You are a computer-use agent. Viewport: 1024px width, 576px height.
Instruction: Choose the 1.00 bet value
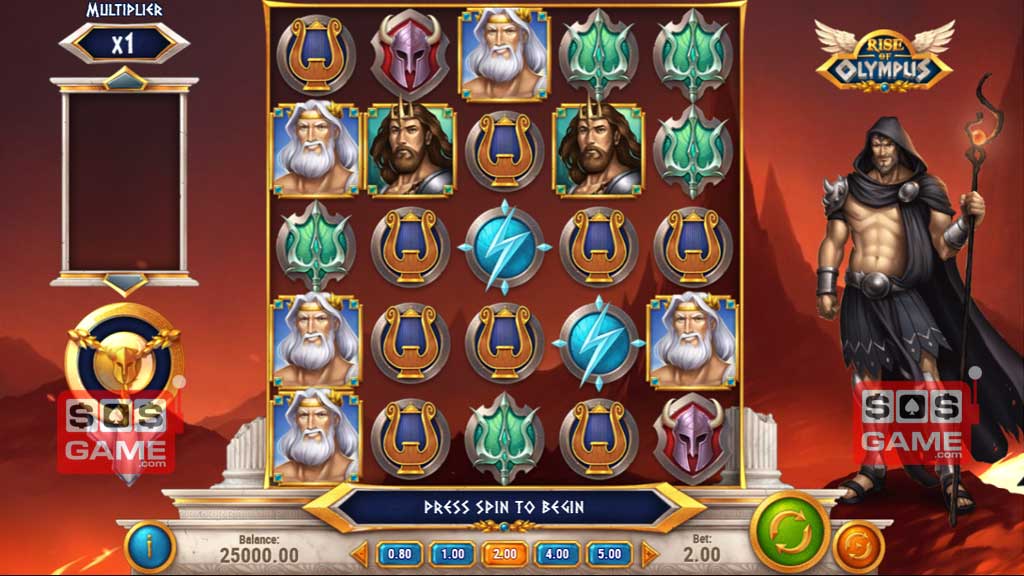tap(451, 553)
